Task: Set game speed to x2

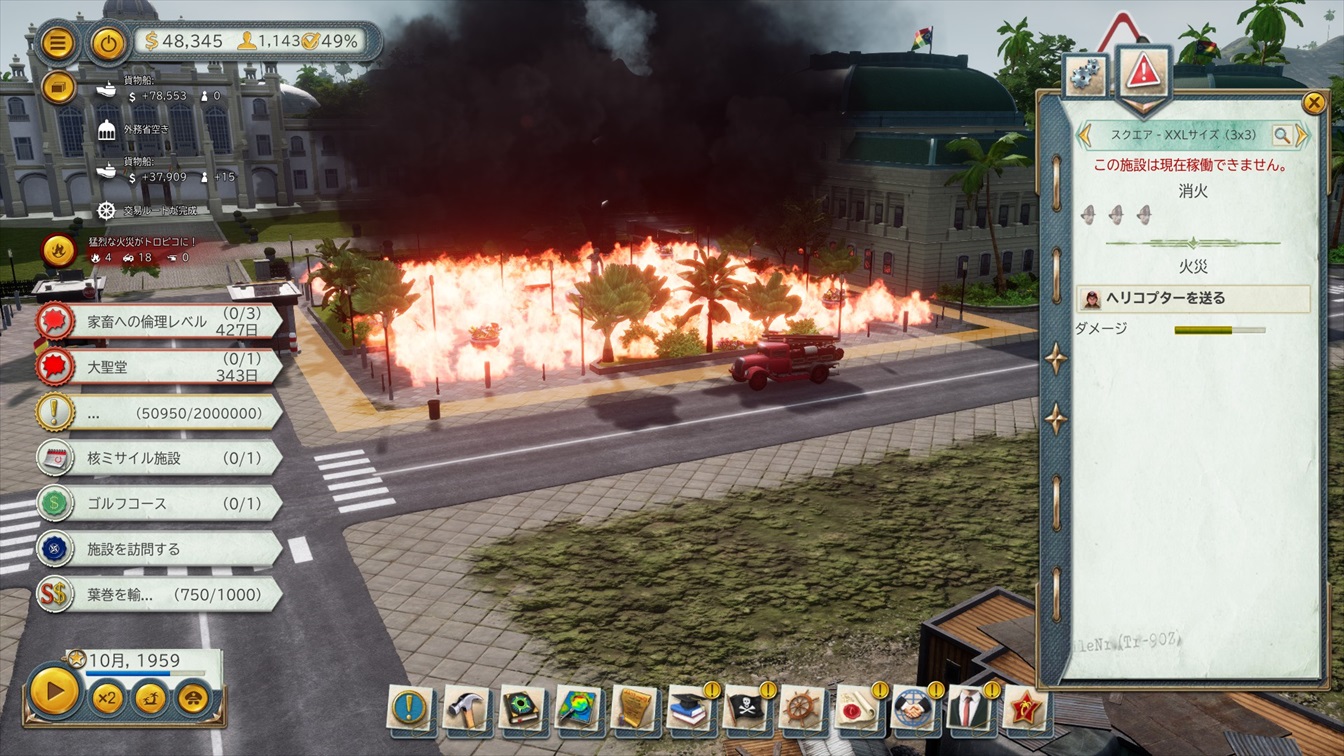Action: pyautogui.click(x=107, y=697)
